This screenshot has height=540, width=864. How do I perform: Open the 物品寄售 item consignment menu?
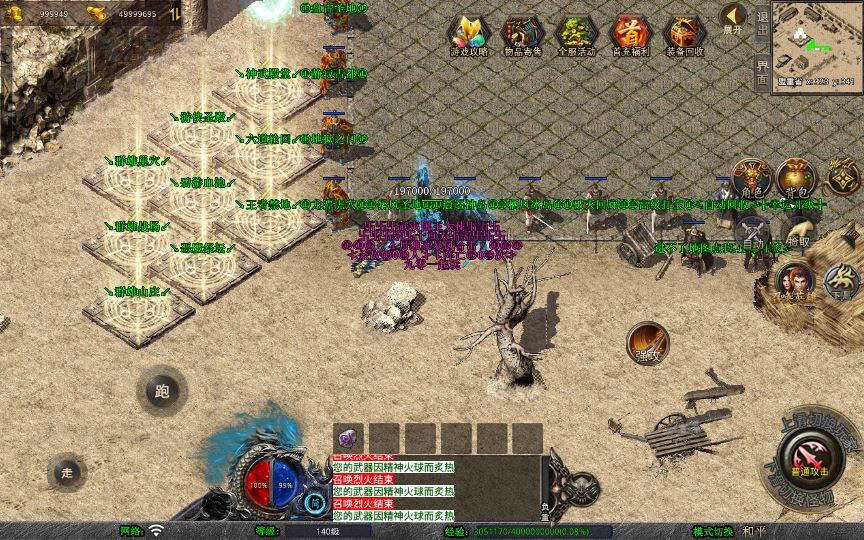point(522,35)
